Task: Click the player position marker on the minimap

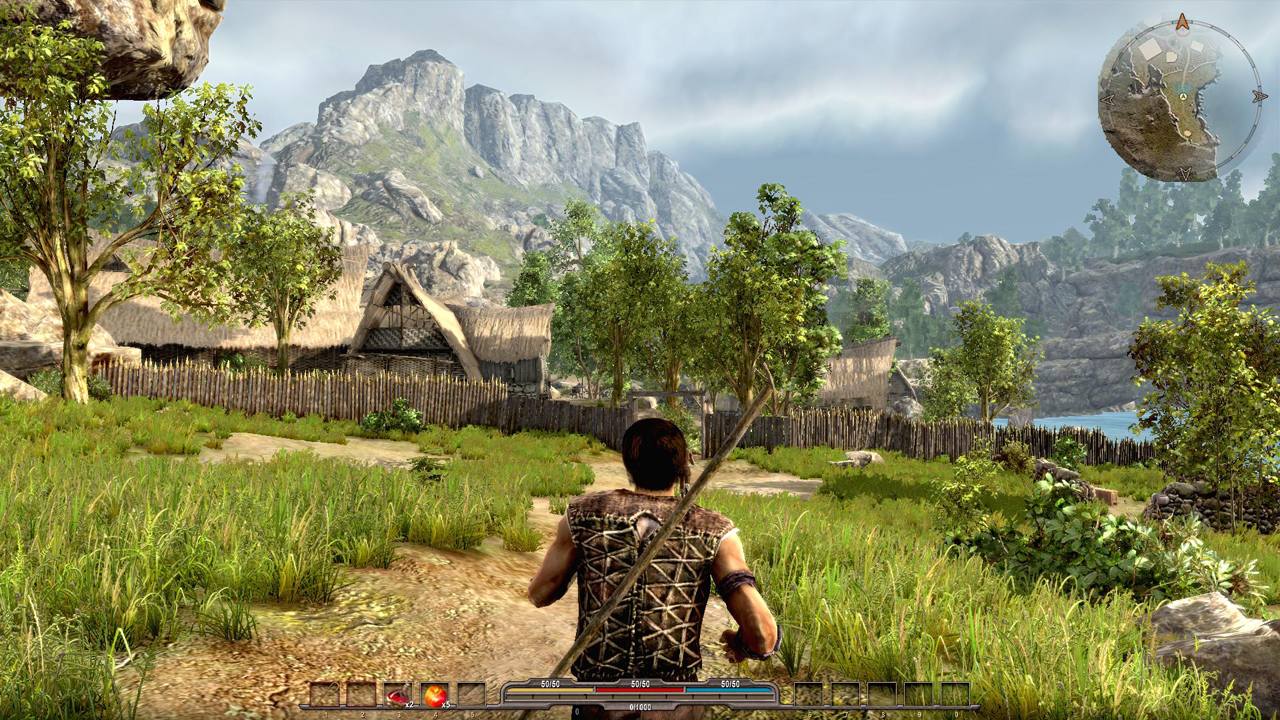Action: 1183,97
